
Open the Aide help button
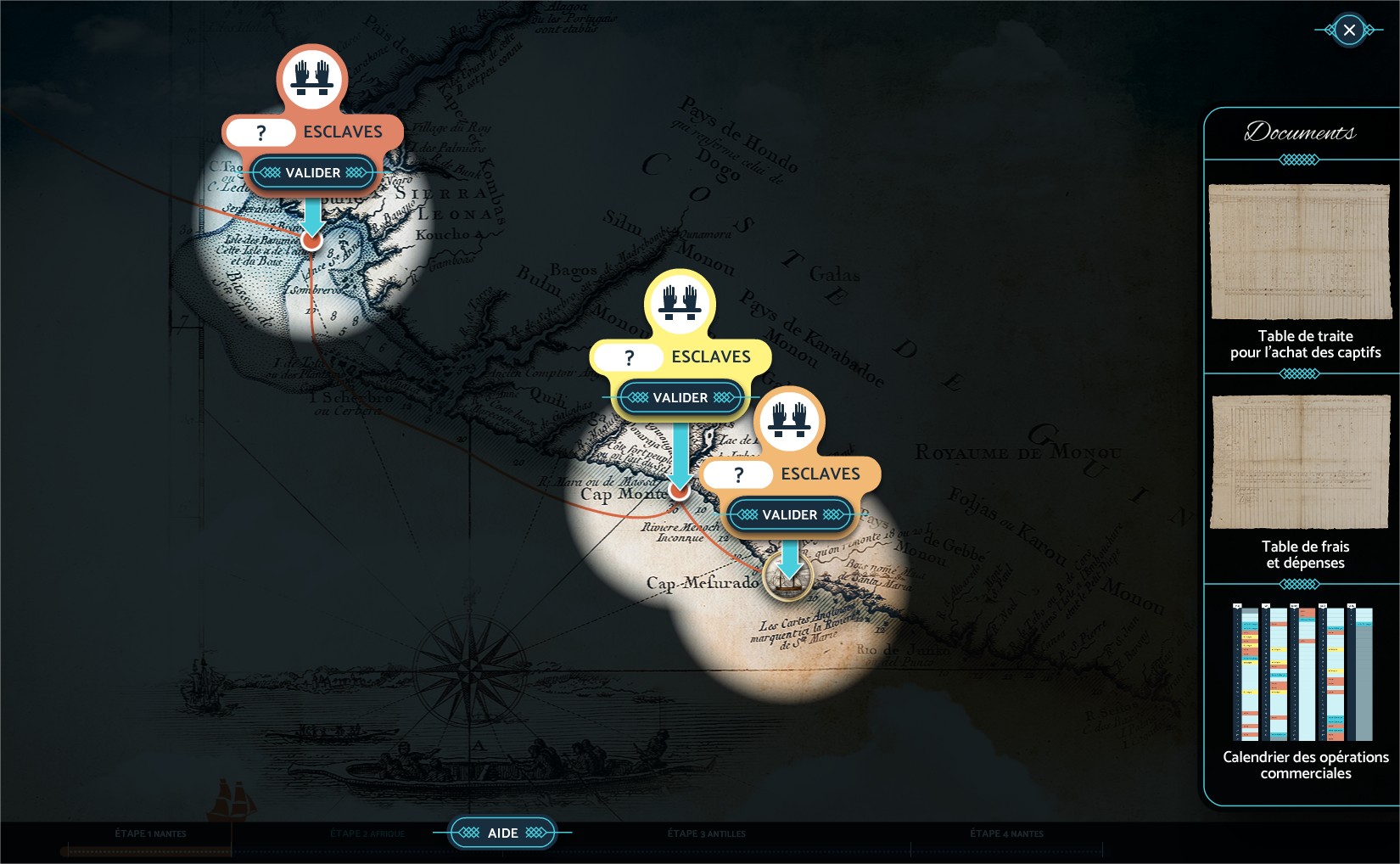click(502, 833)
